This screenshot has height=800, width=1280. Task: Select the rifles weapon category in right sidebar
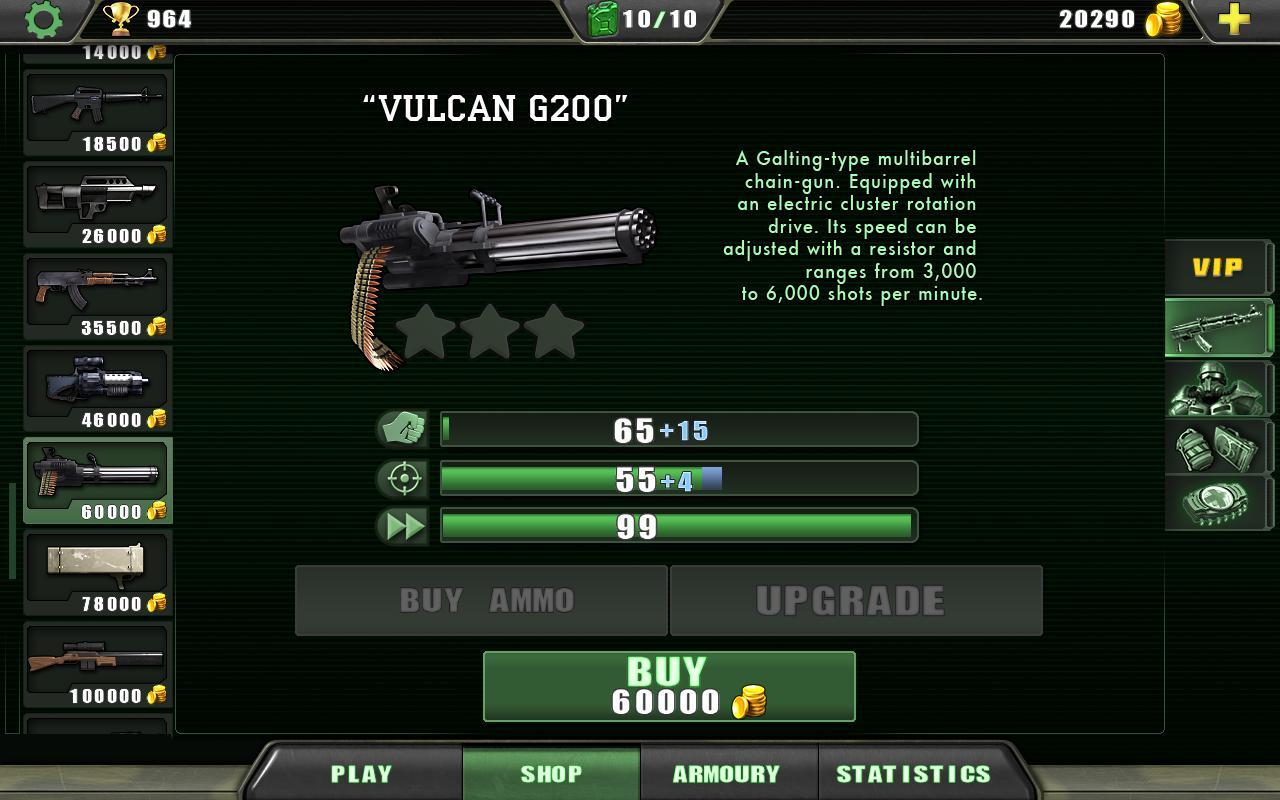click(1218, 328)
